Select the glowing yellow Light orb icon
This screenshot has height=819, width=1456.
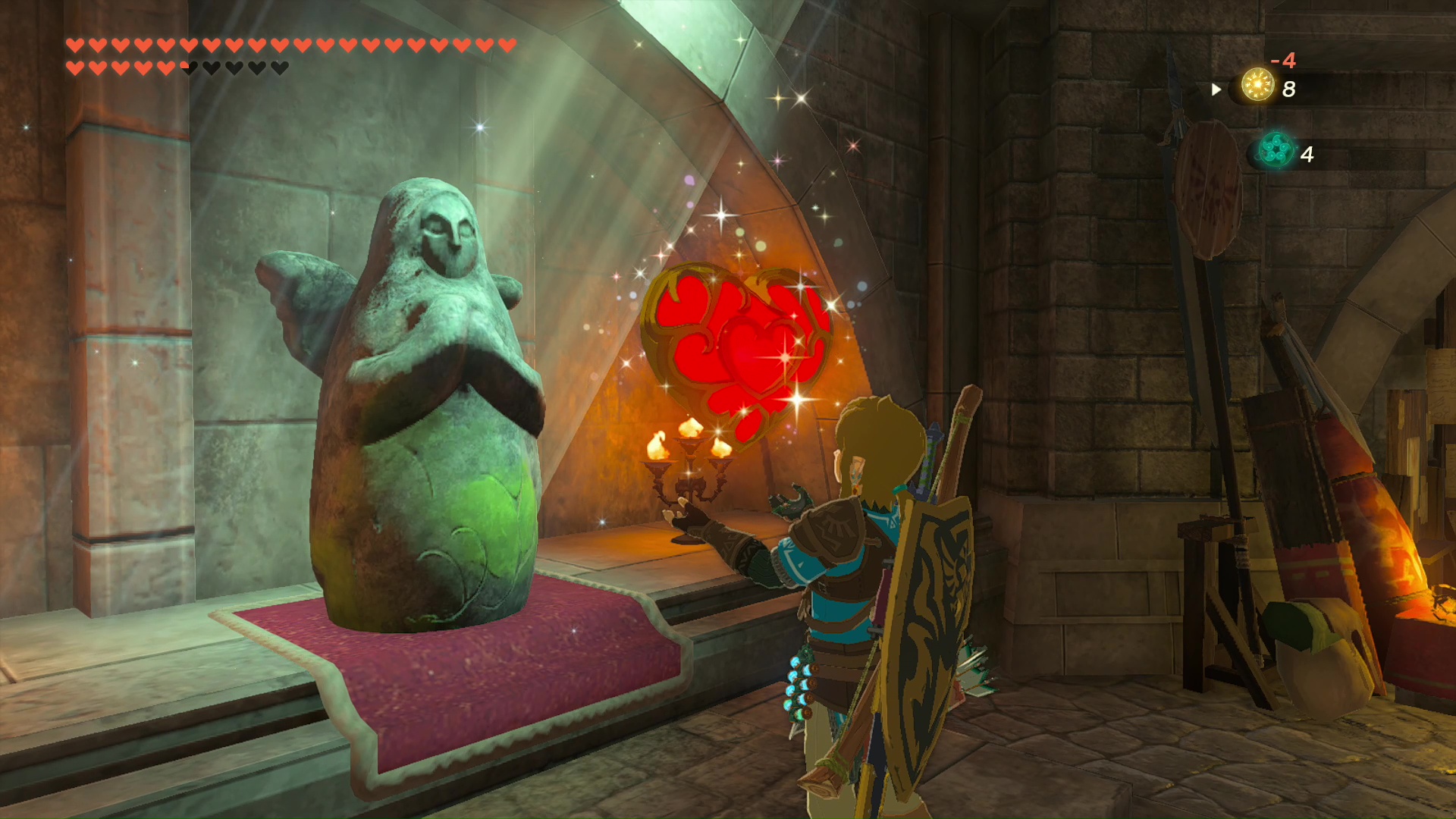[x=1258, y=85]
